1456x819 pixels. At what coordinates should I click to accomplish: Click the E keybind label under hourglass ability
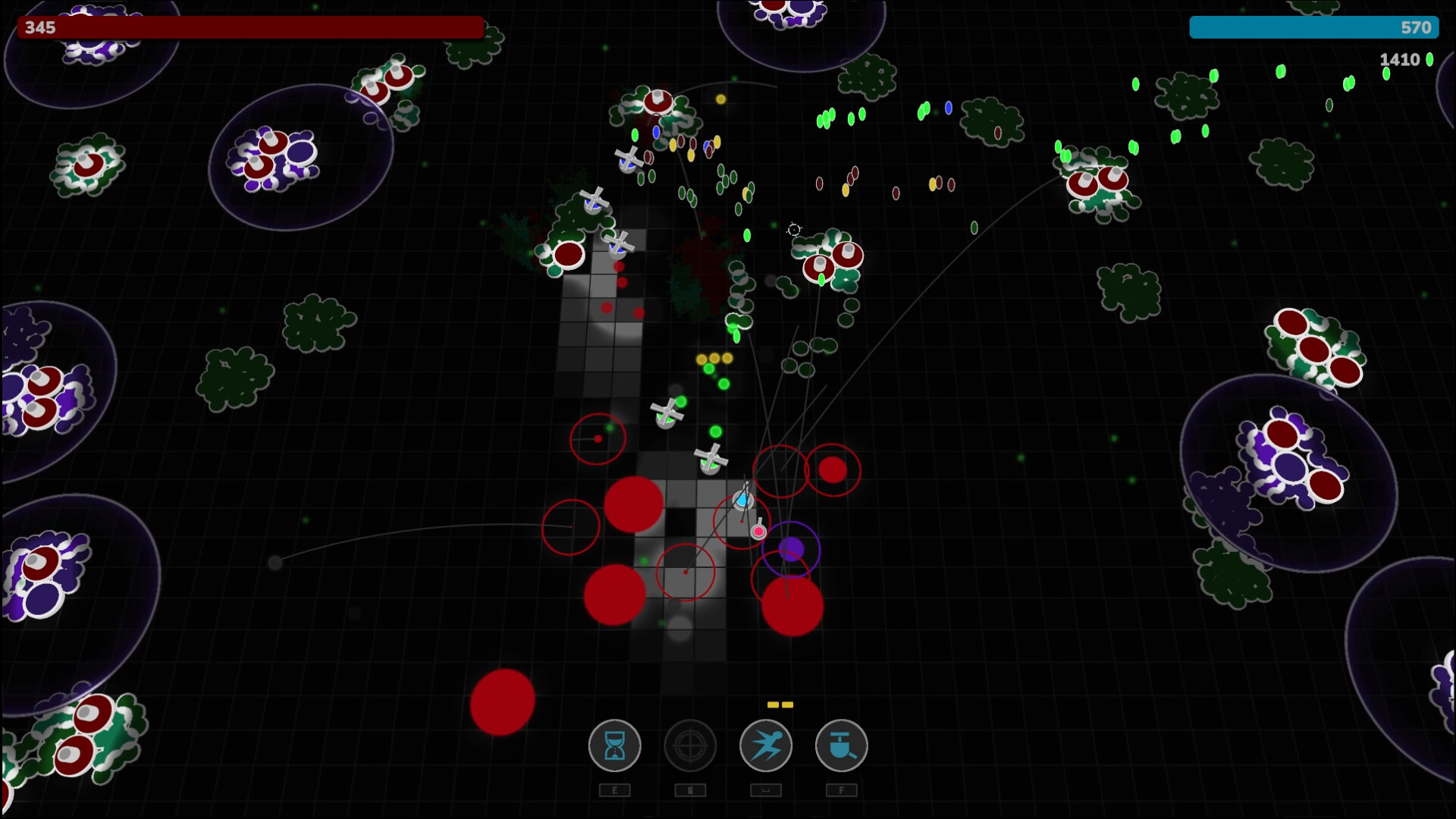[x=614, y=790]
